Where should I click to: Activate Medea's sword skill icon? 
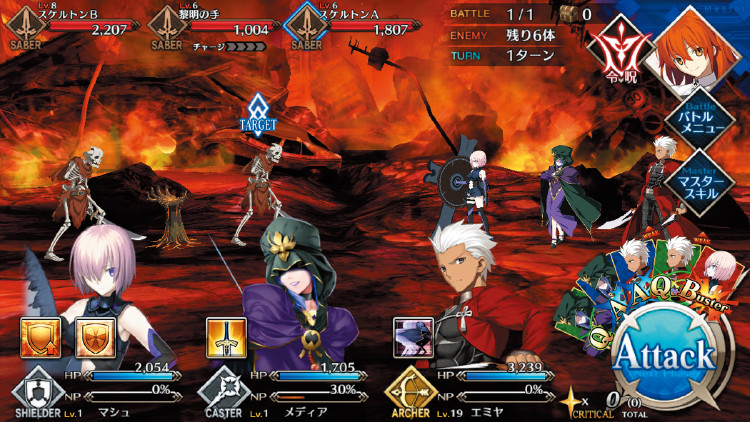(x=225, y=338)
